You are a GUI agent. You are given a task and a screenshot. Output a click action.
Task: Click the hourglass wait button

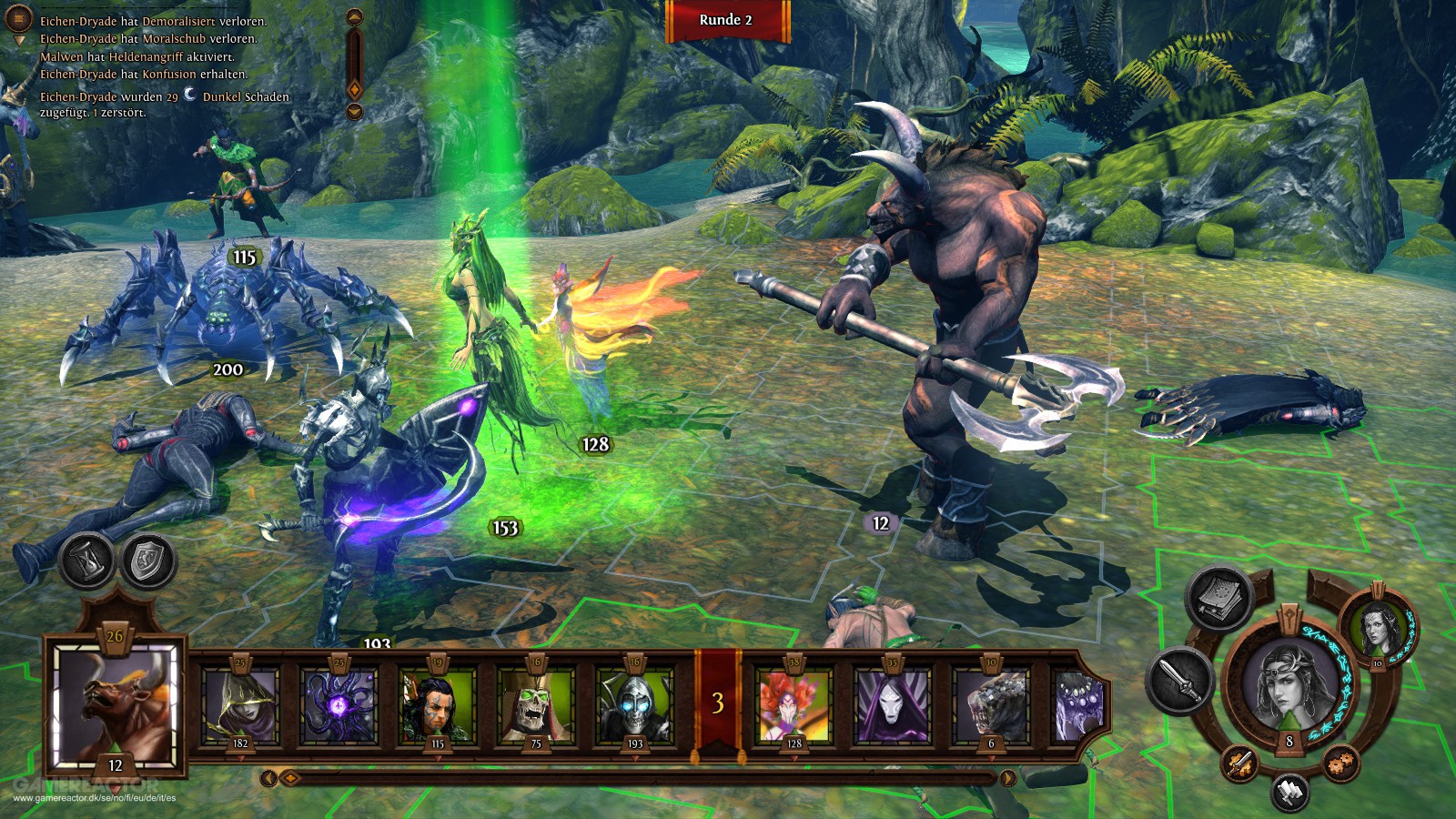87,560
